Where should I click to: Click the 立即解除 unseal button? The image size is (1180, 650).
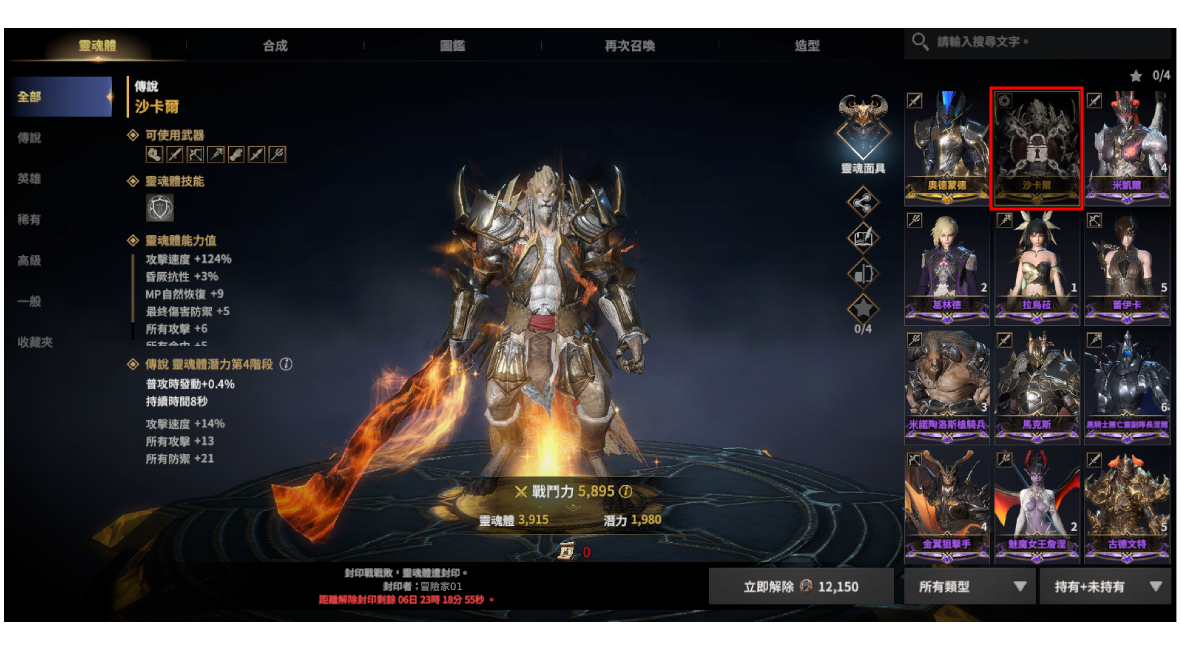click(801, 587)
